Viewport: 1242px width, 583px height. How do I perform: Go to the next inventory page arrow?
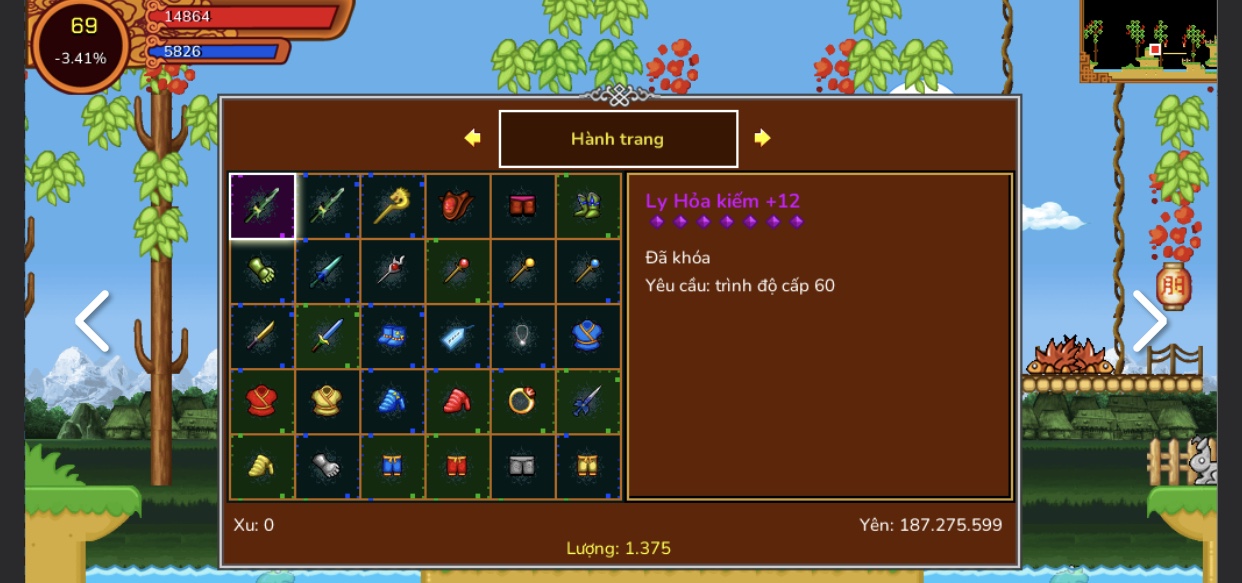click(x=762, y=138)
